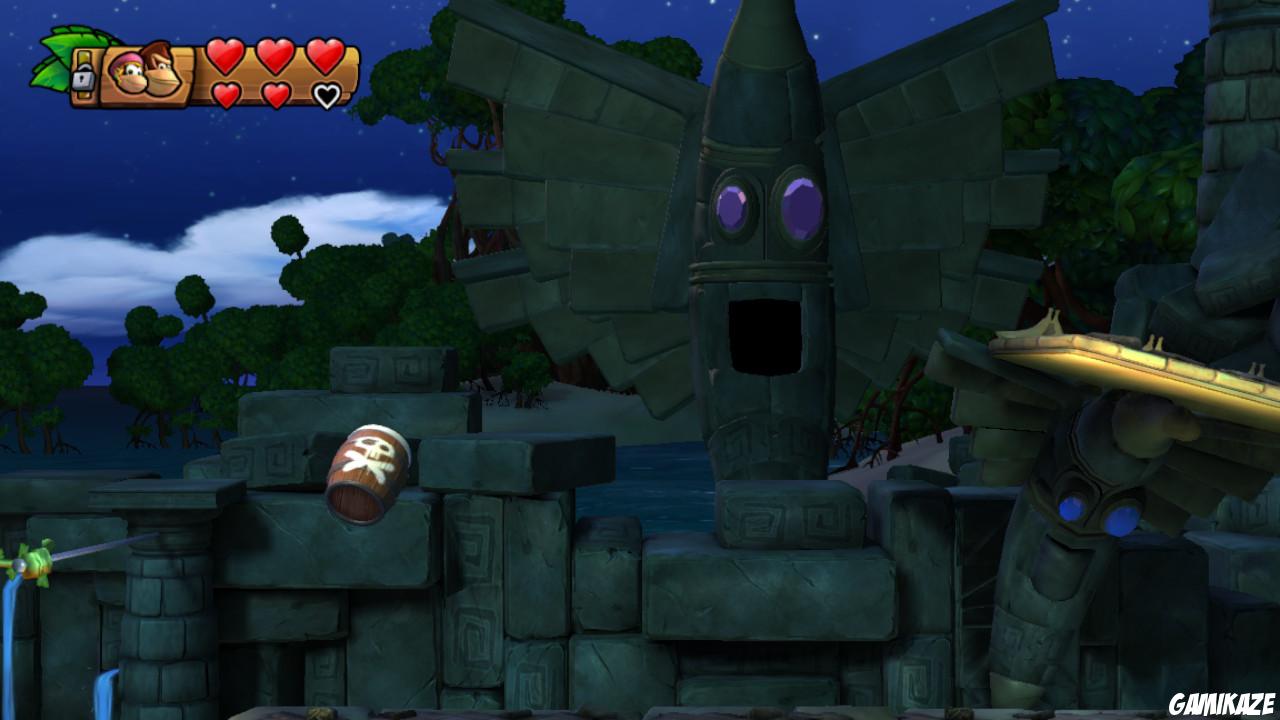Click the green sprout on the left ledge
The image size is (1280, 720).
coord(30,560)
